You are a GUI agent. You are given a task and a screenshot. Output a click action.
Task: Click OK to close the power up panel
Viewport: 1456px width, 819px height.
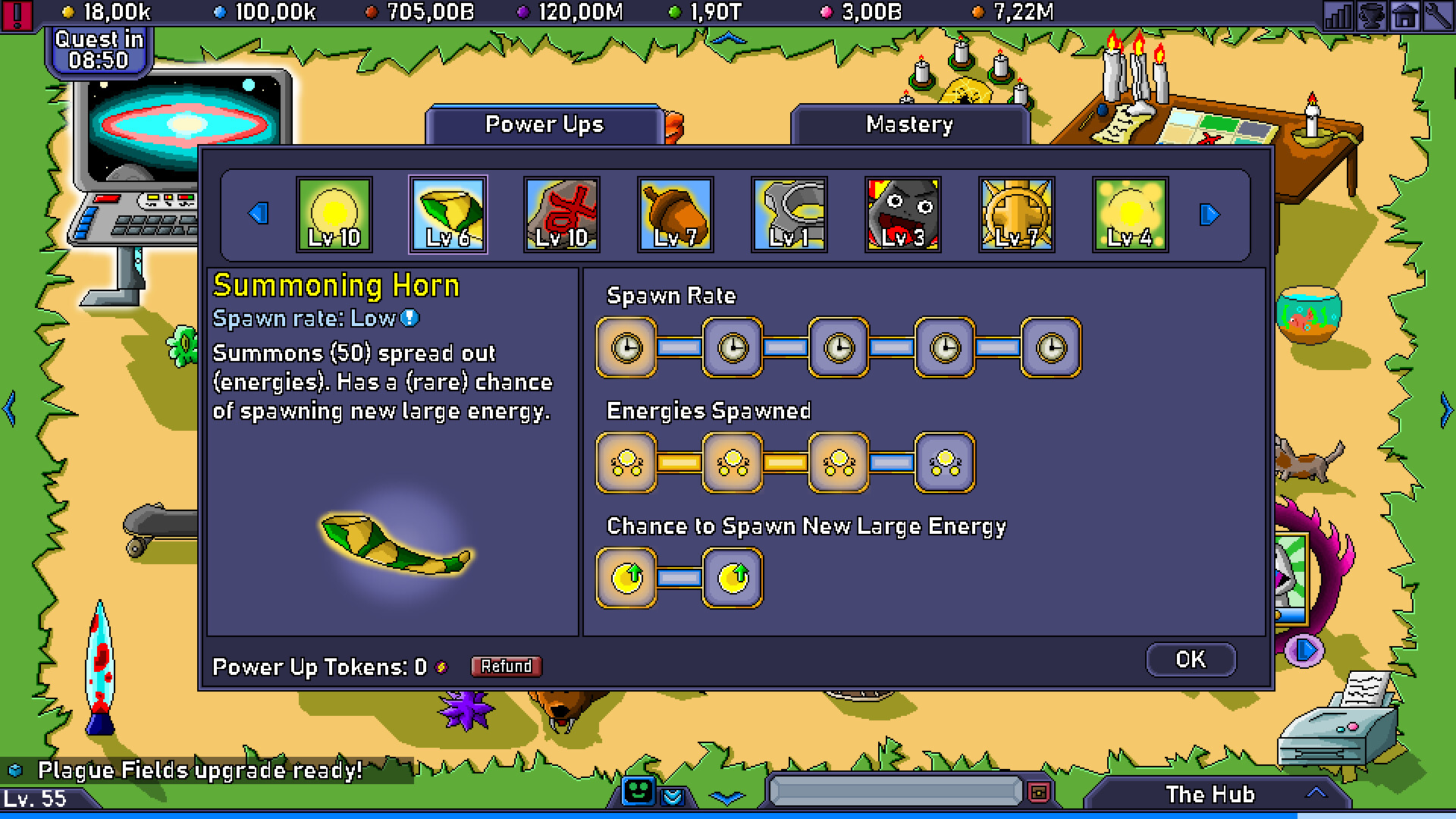1191,659
